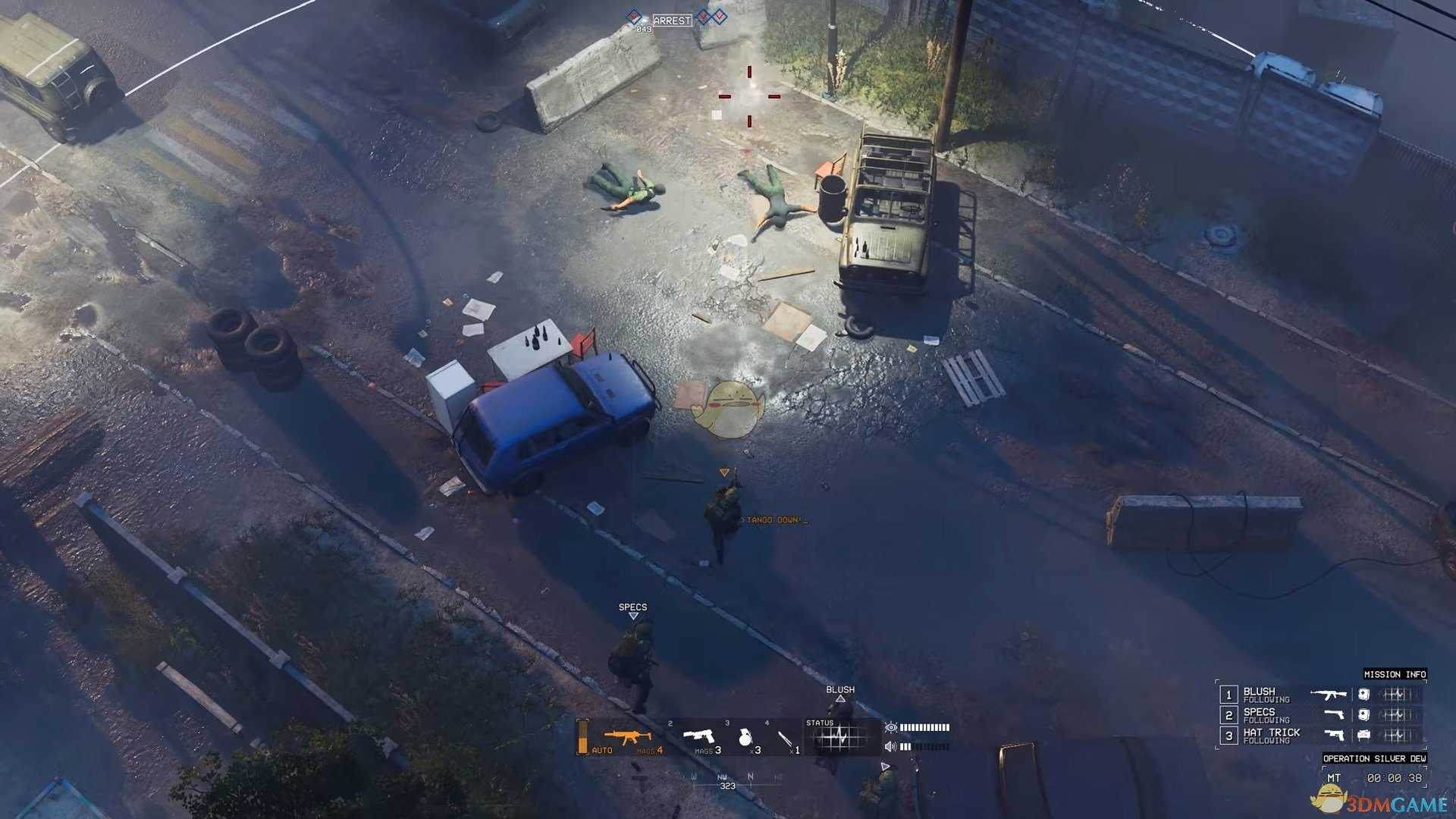Screen dimensions: 1456x819
Task: Select squad member 2 Specs
Action: (x=1259, y=714)
